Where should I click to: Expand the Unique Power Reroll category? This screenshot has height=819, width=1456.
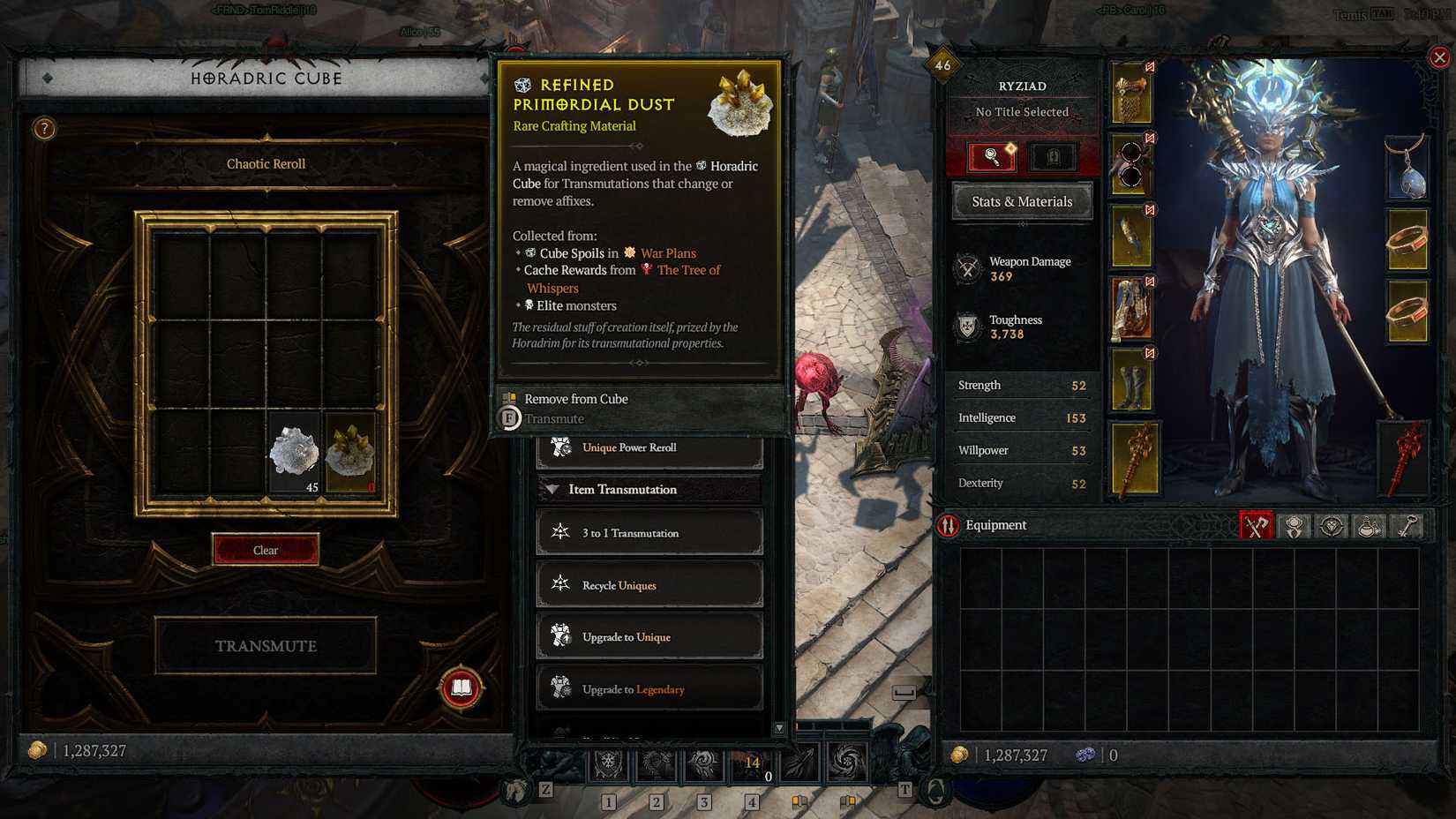tap(649, 447)
